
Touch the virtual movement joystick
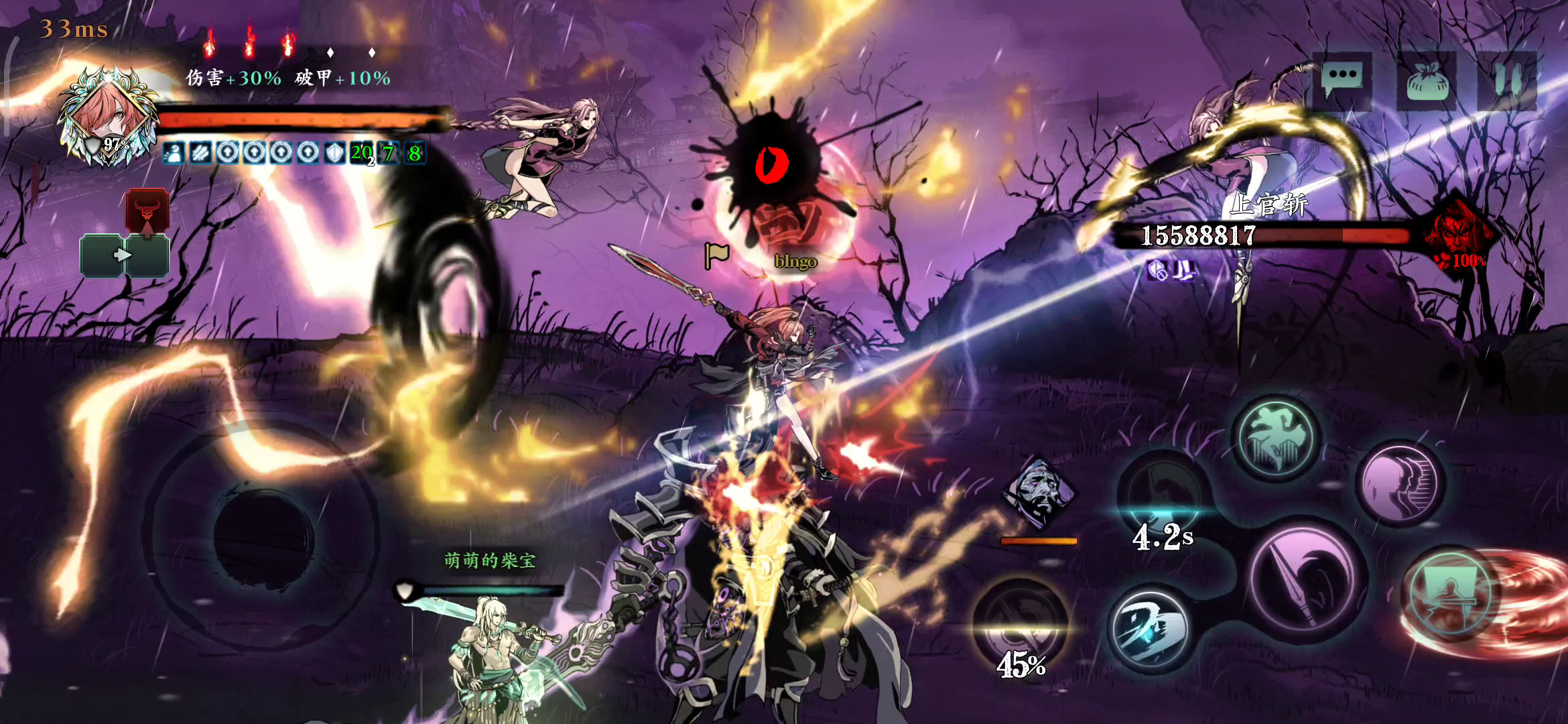pos(263,536)
